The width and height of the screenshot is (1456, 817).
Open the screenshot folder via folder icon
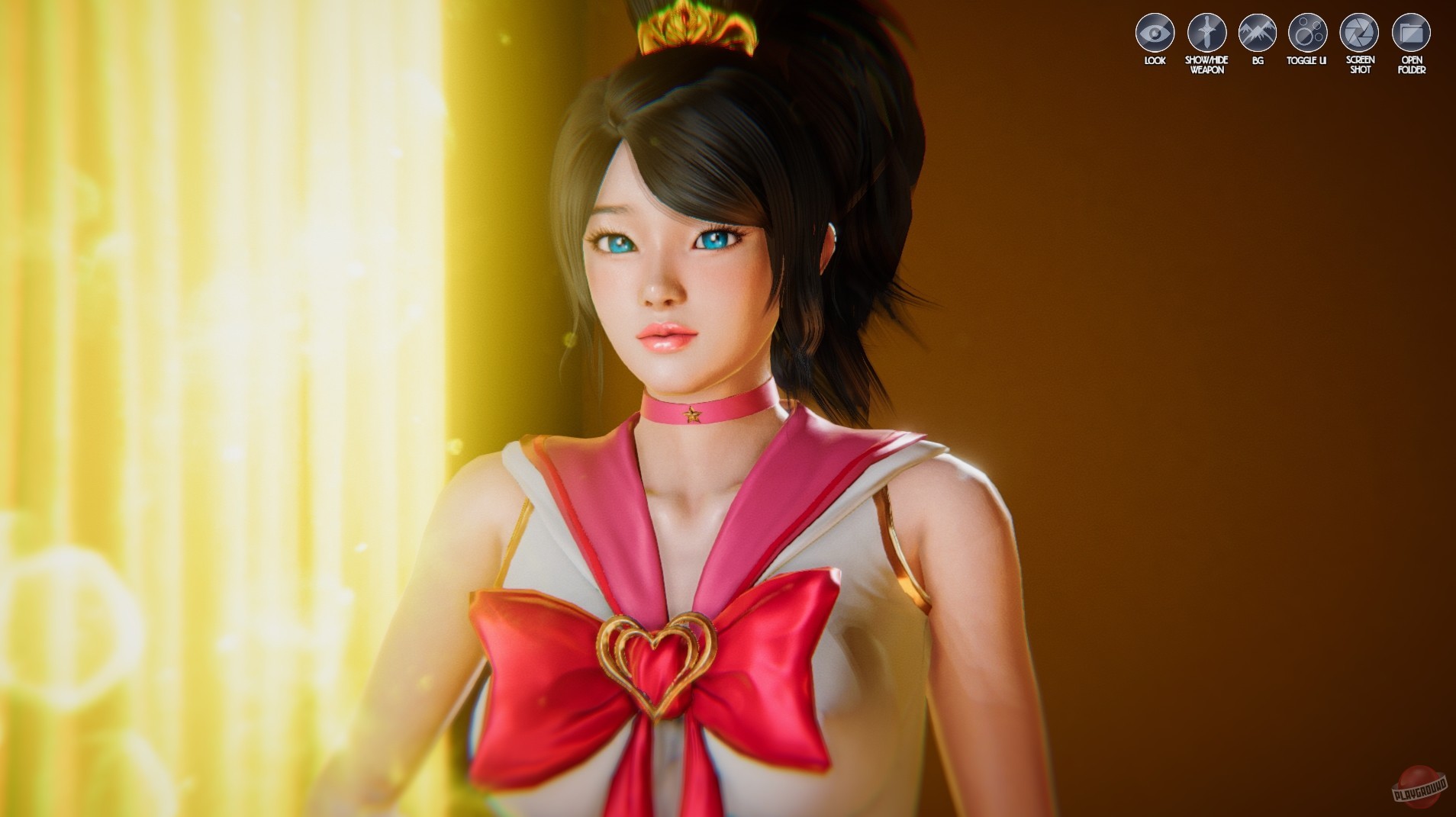pyautogui.click(x=1412, y=33)
